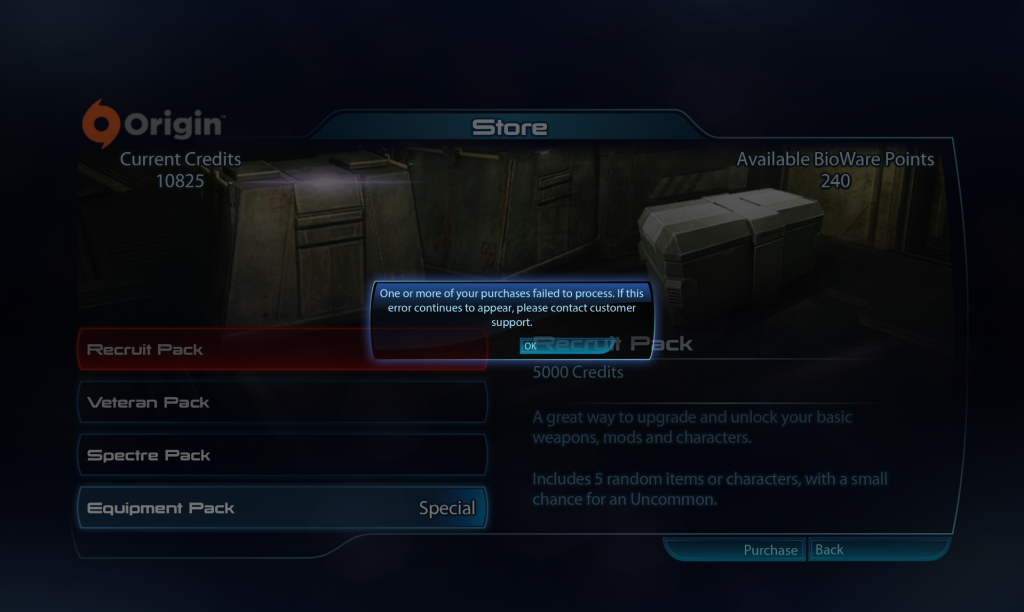Choose the Veteran Pack
The image size is (1024, 612).
click(281, 402)
